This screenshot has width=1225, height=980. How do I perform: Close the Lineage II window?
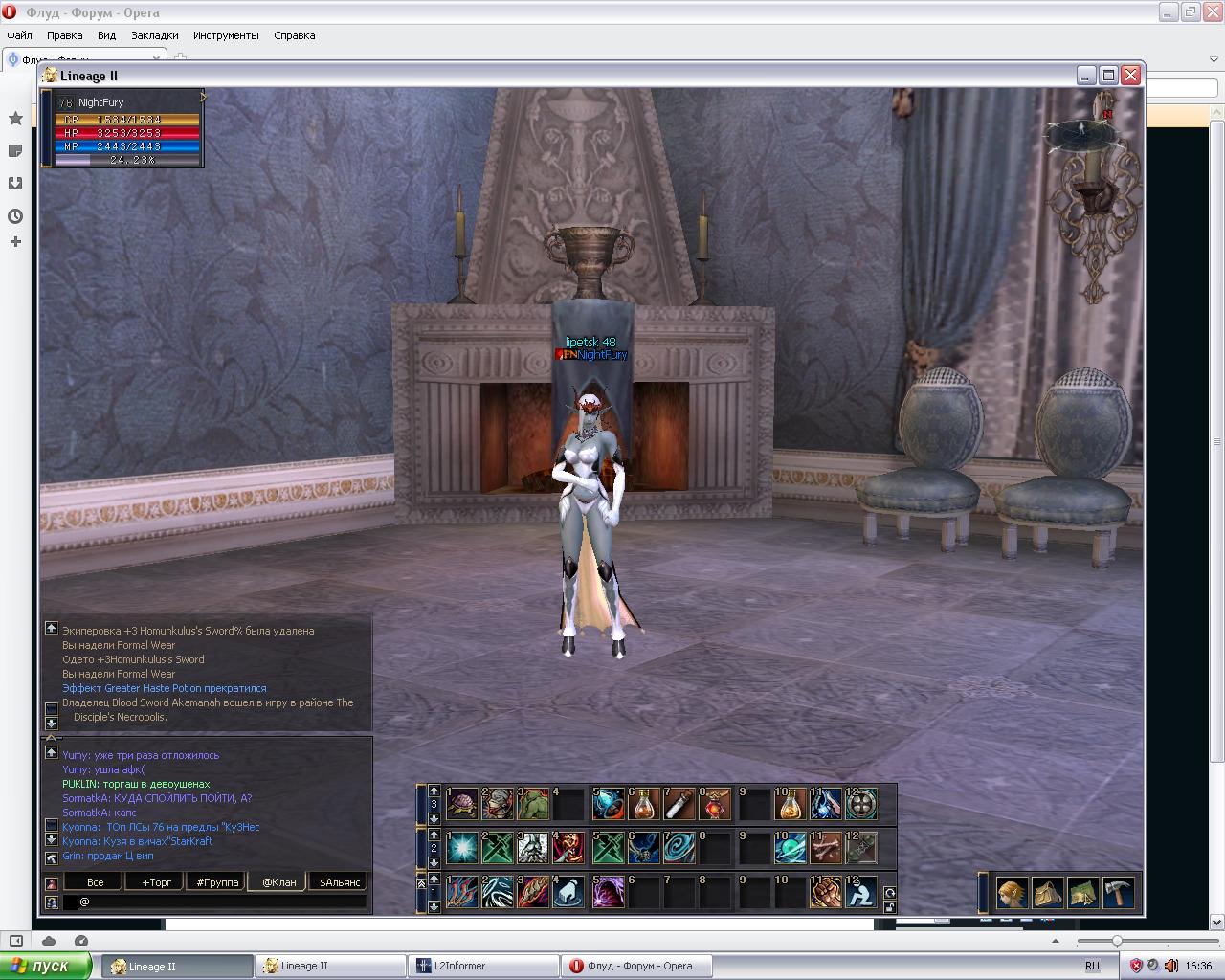tap(1131, 76)
